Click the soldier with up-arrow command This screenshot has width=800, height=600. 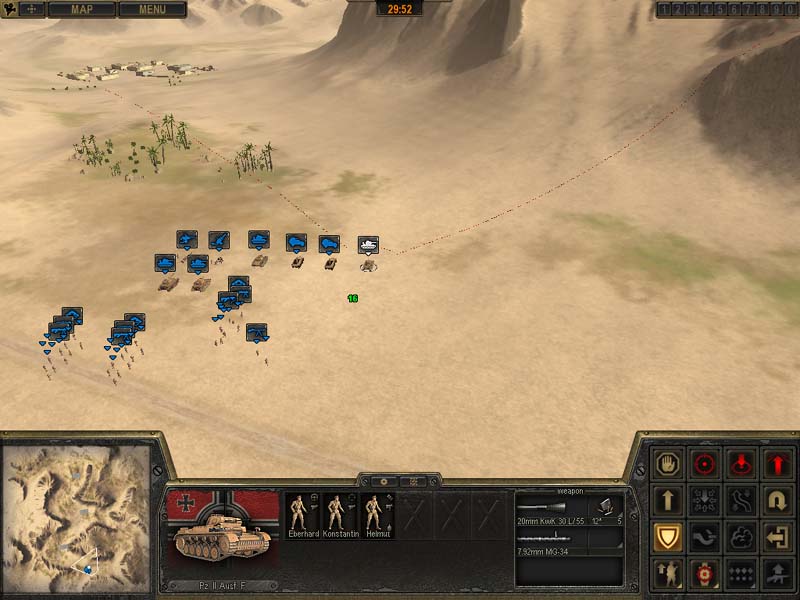pos(667,573)
